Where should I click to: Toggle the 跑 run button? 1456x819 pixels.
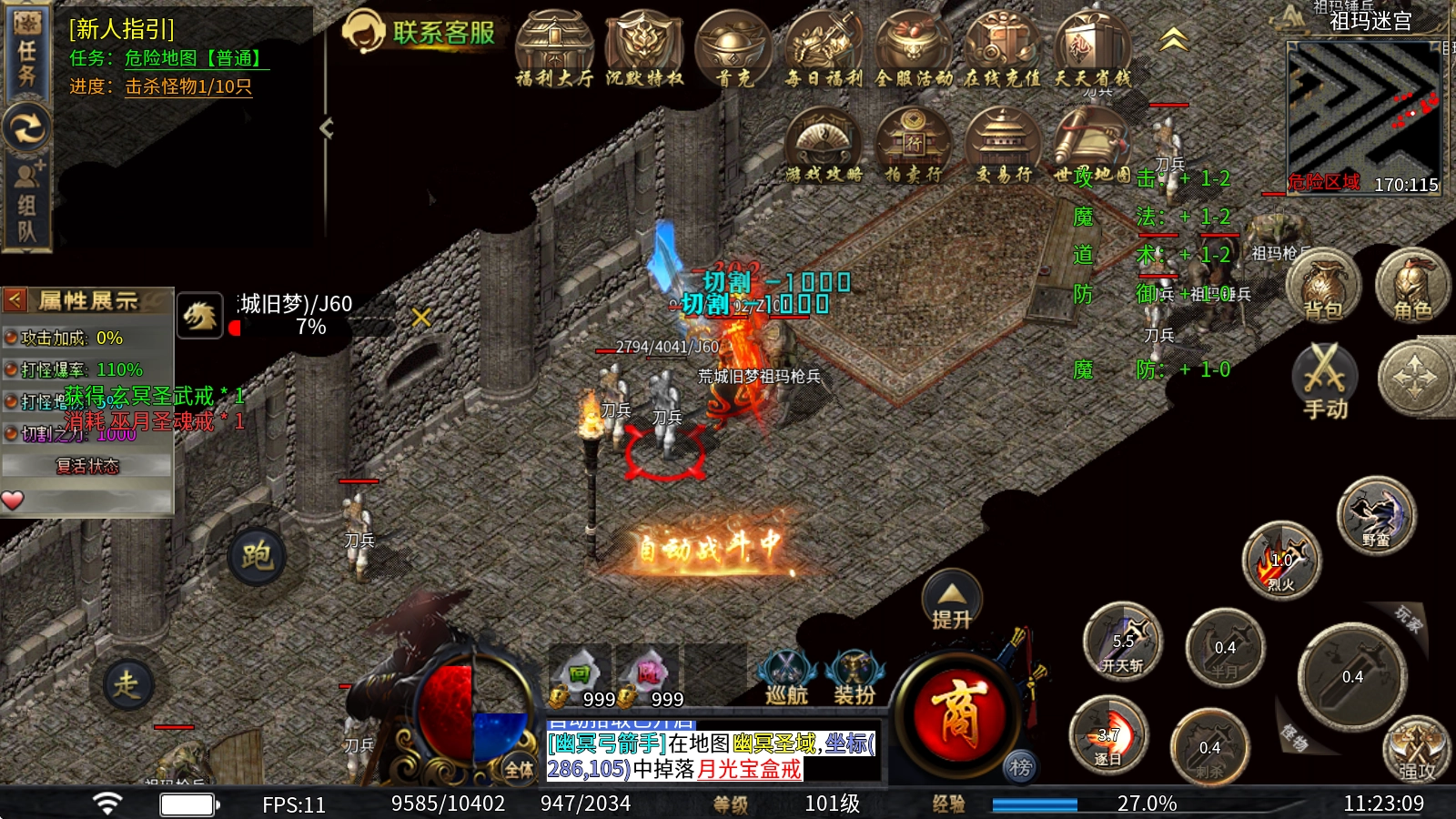pyautogui.click(x=256, y=555)
